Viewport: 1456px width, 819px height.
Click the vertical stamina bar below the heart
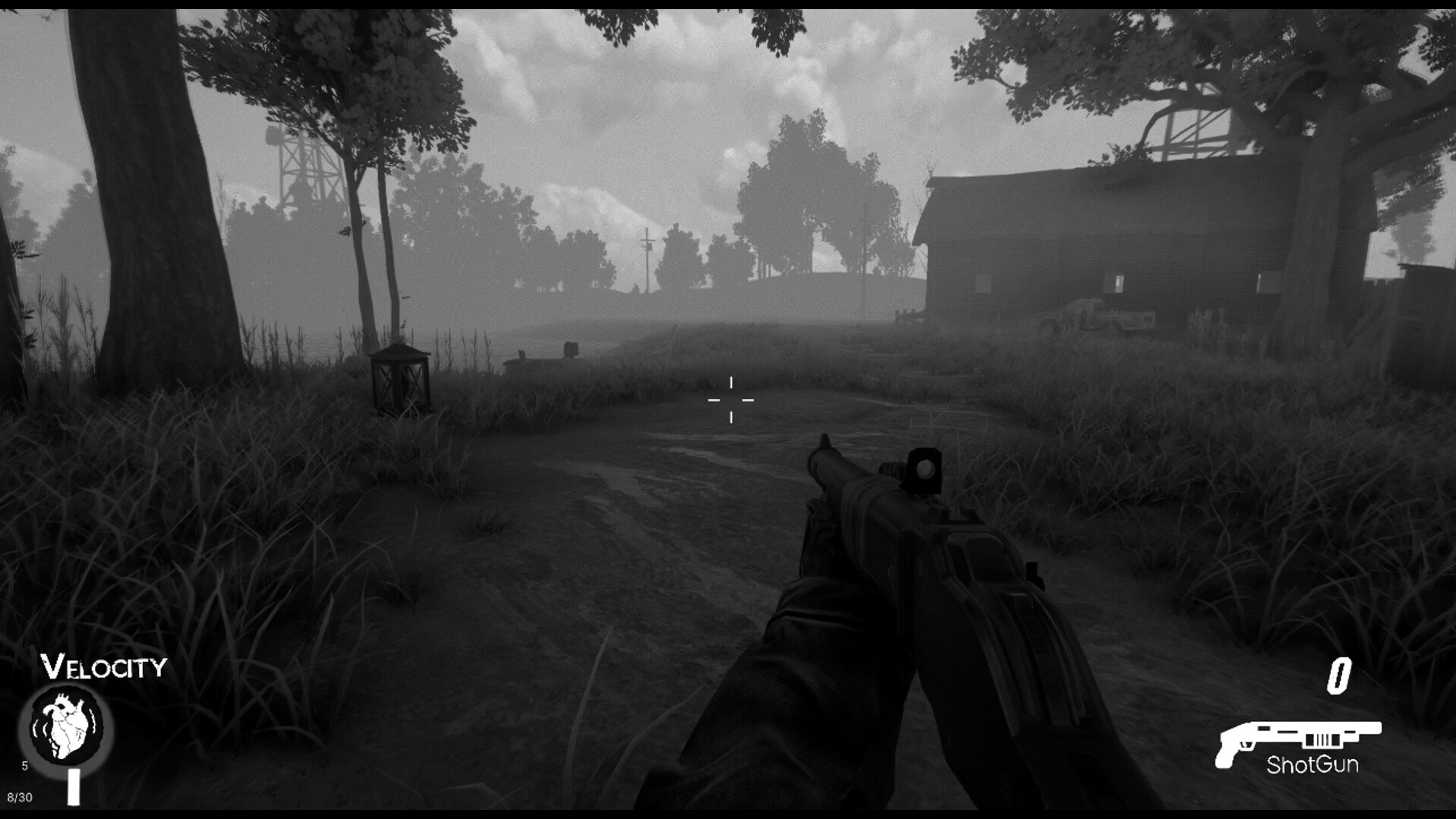tap(73, 786)
